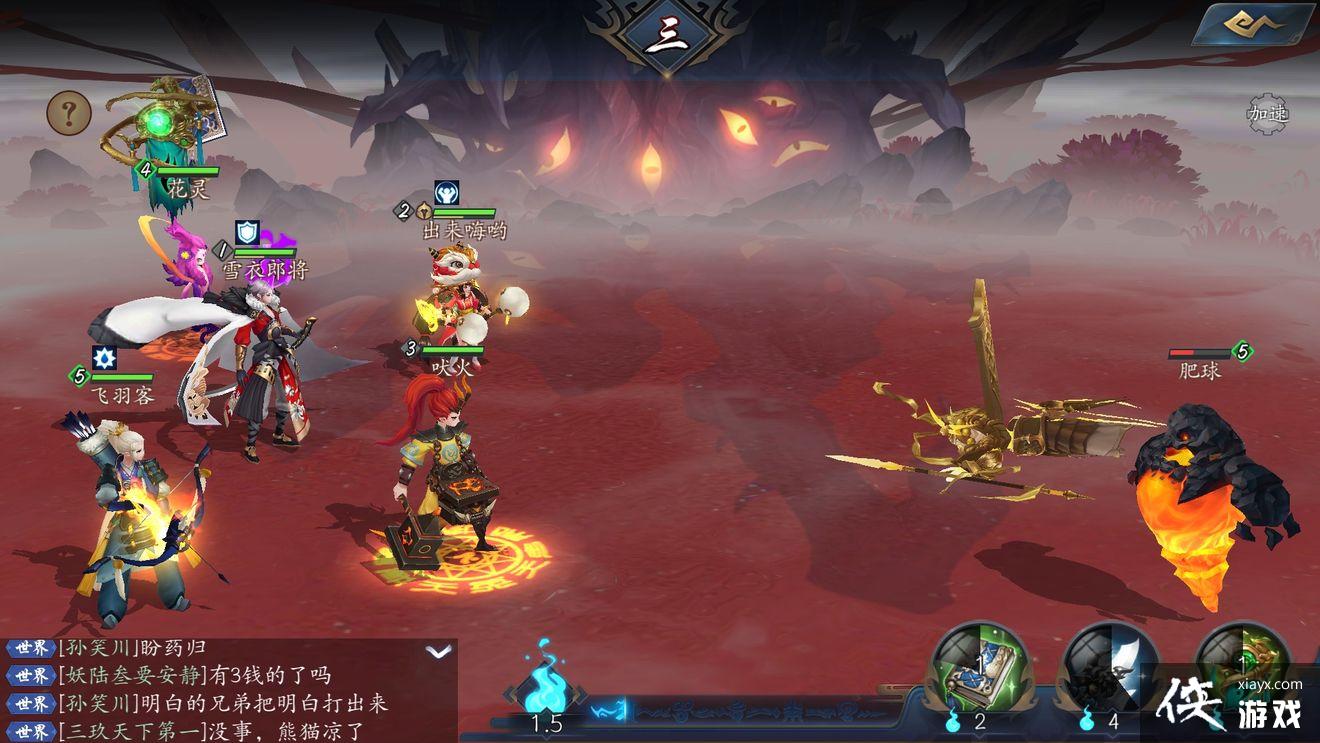Screen dimensions: 1320x743
Task: Select the enemy 肥球 name tag
Action: coord(1200,371)
